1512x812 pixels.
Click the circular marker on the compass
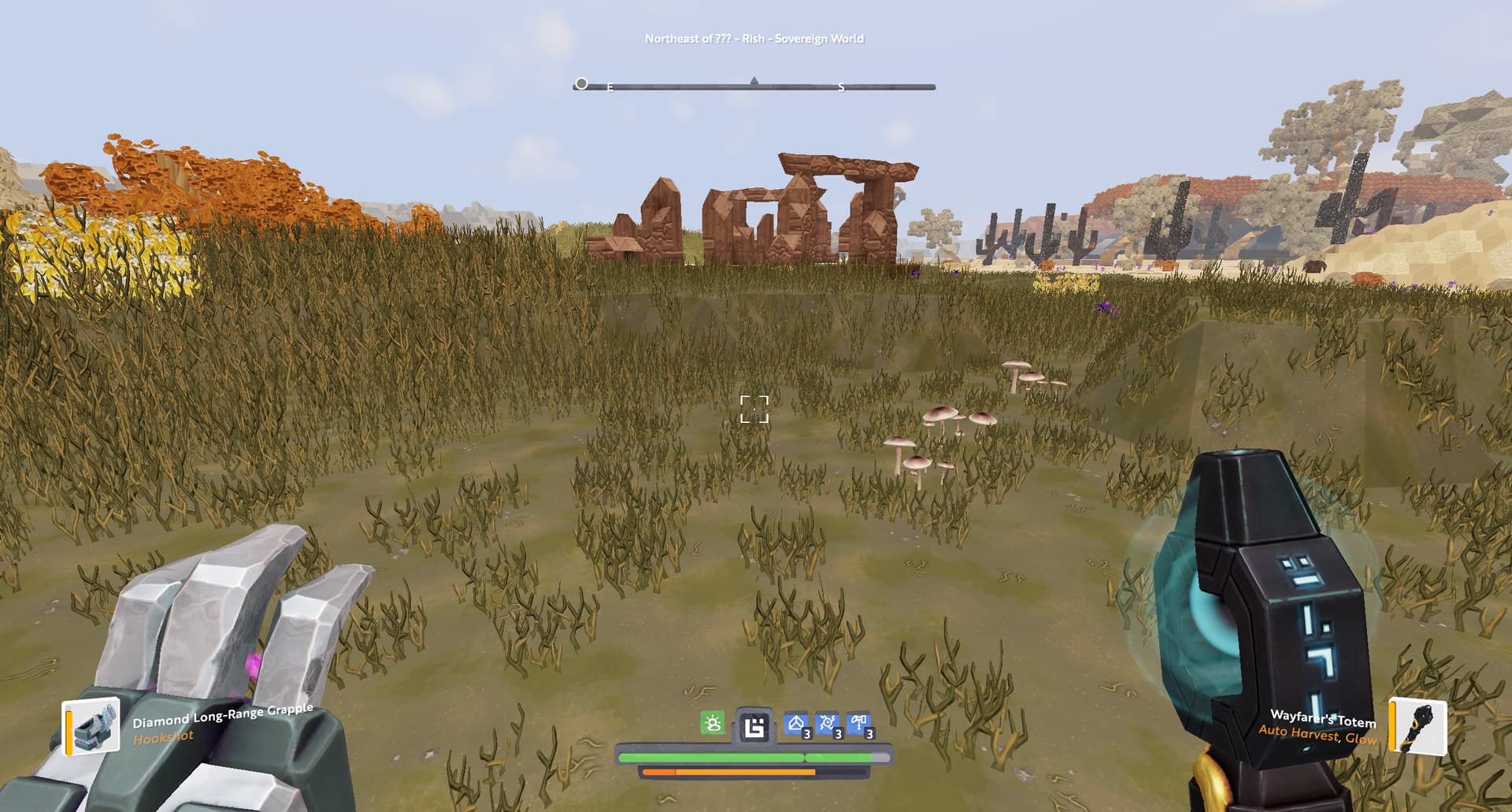(x=581, y=83)
